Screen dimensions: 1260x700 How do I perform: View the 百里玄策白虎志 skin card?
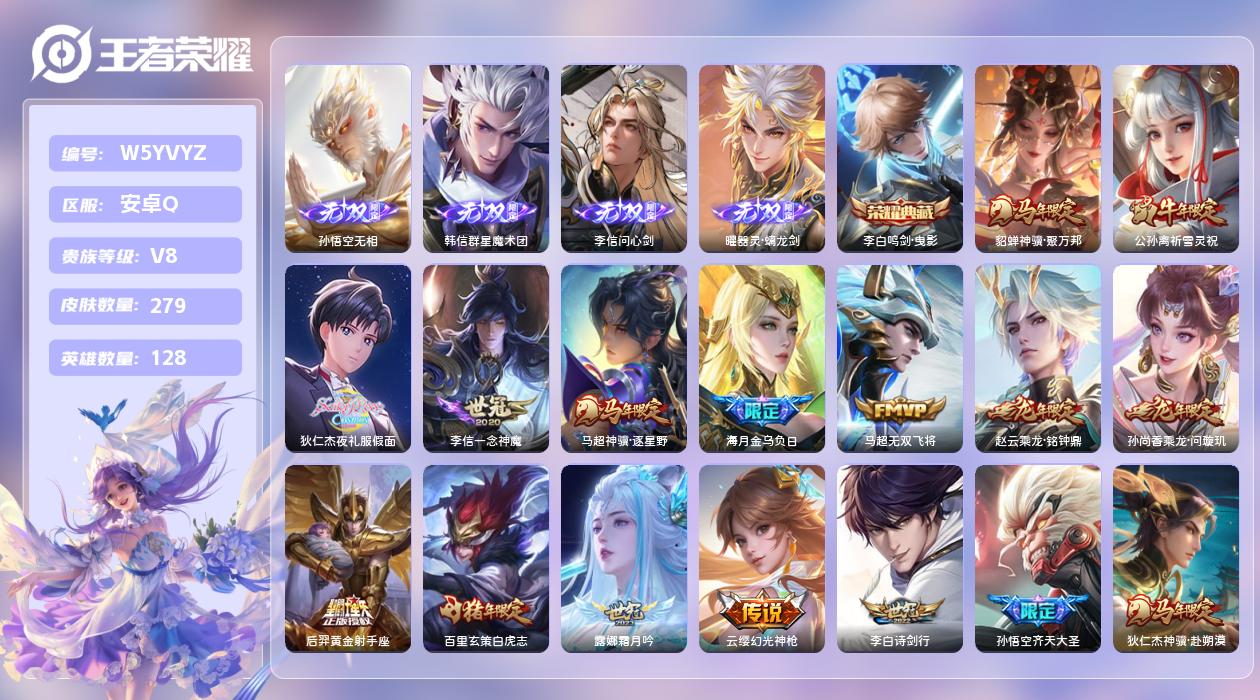tap(486, 558)
